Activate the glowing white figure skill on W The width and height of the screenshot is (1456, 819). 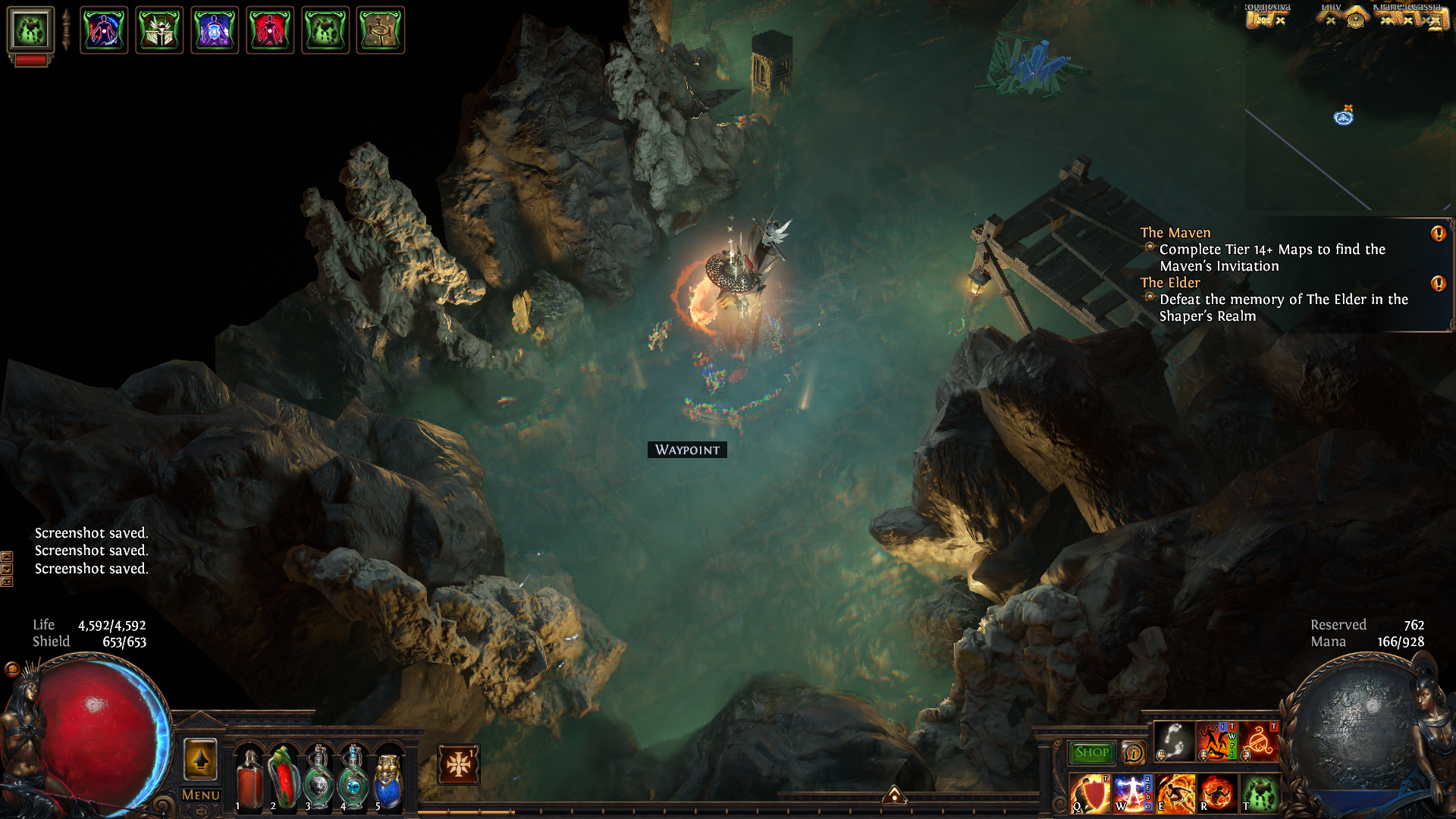click(1133, 793)
